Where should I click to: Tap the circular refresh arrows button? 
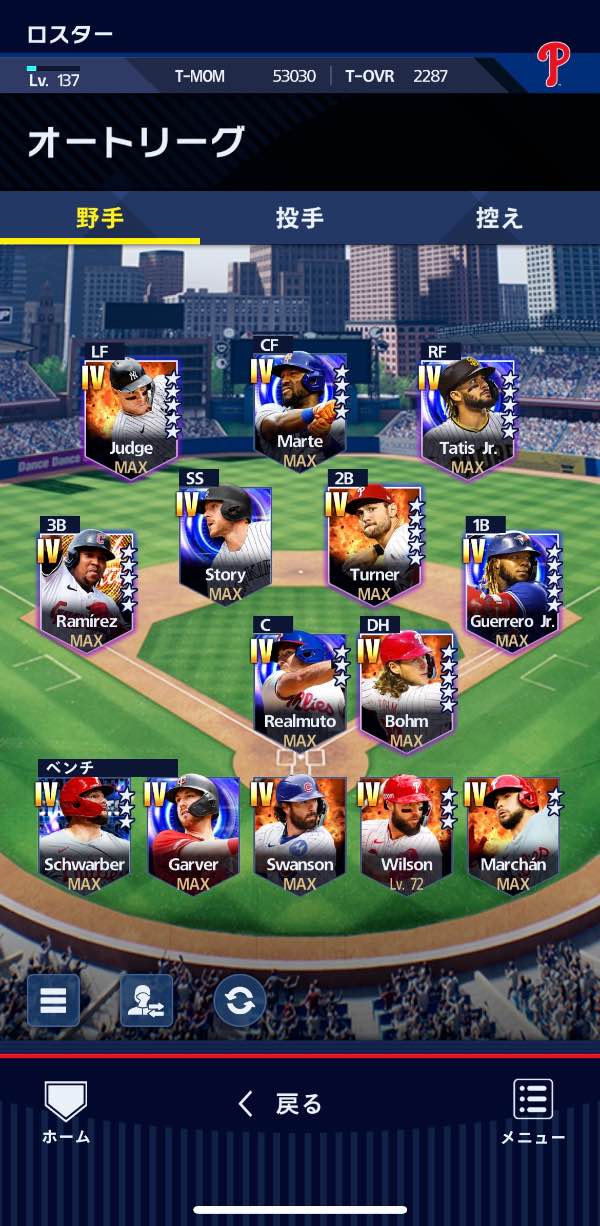point(239,1000)
